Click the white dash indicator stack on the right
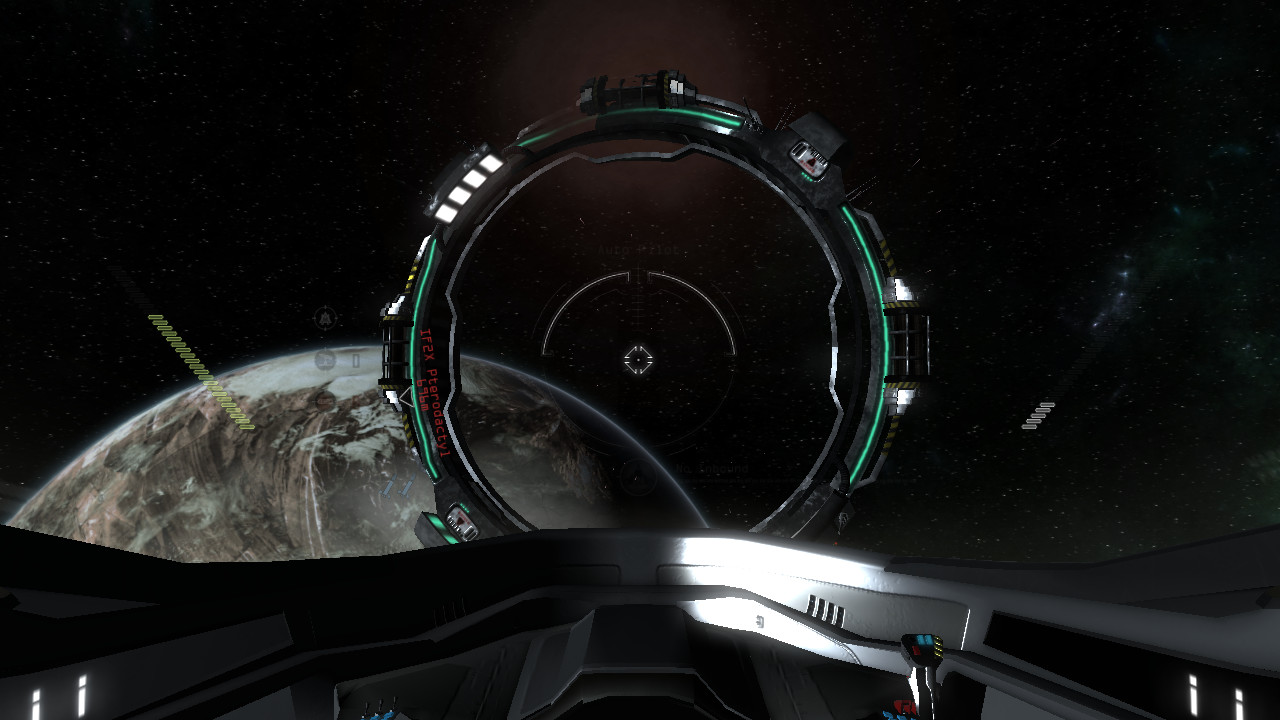The width and height of the screenshot is (1280, 720). [1038, 415]
